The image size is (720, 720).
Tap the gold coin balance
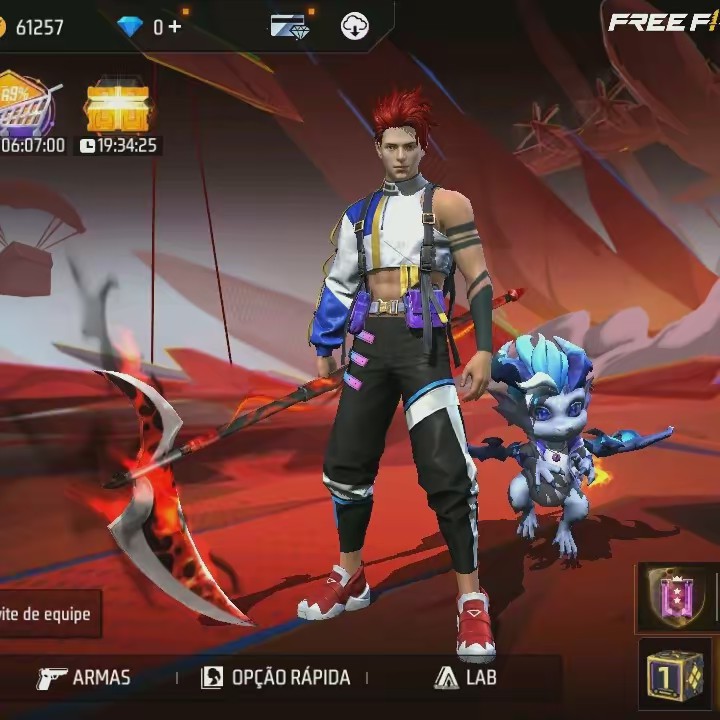coord(32,27)
